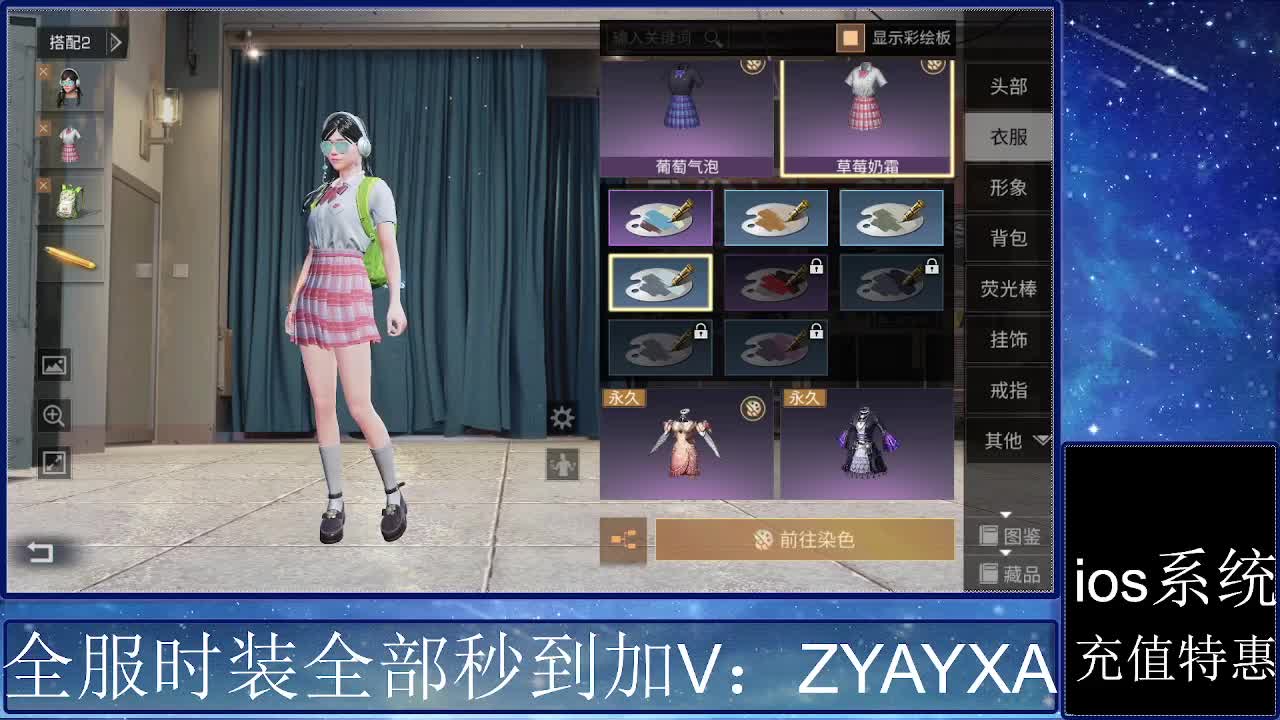Open the 背包 category tab
Screen dimensions: 1280x720
pyautogui.click(x=1007, y=238)
